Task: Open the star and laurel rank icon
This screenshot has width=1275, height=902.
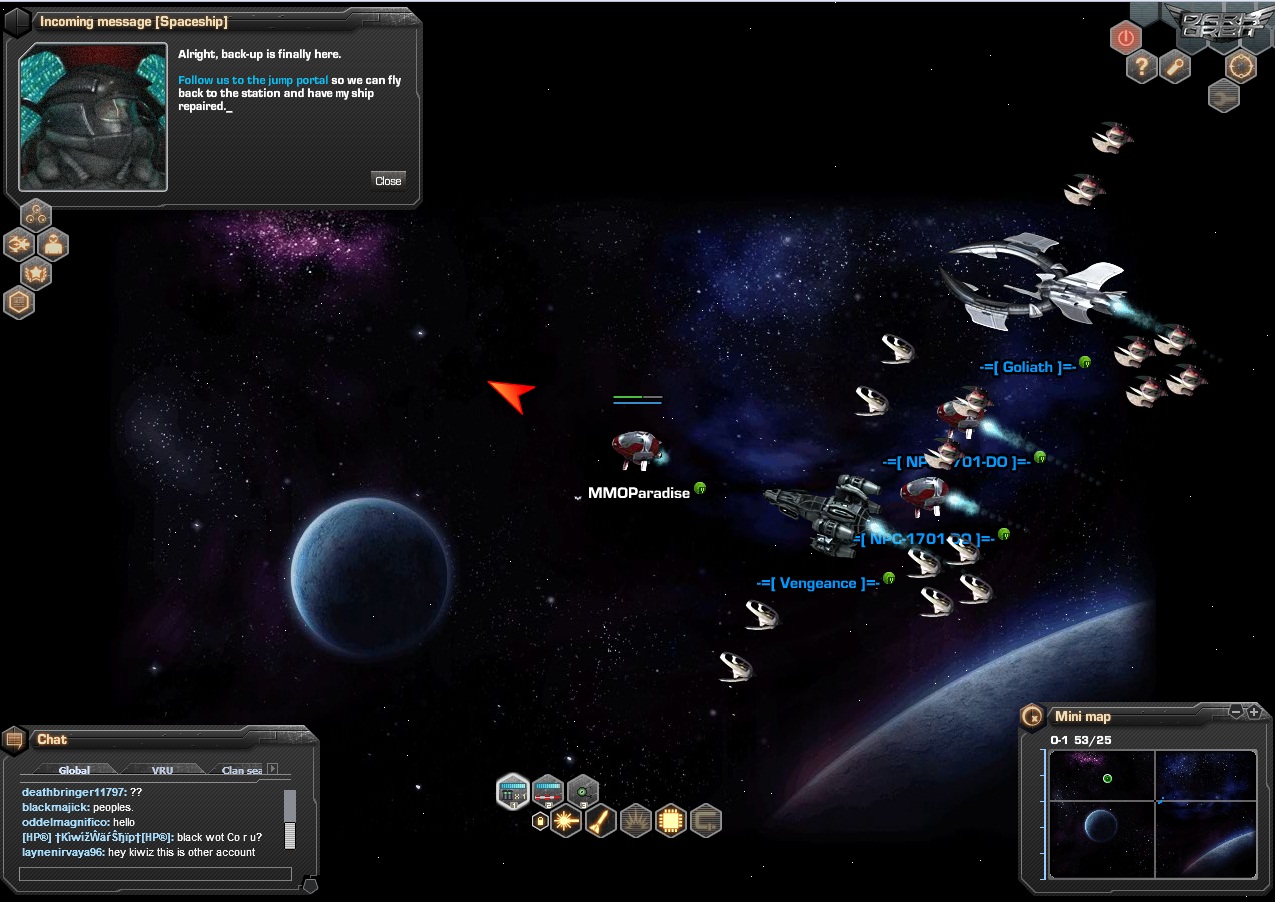Action: [37, 272]
